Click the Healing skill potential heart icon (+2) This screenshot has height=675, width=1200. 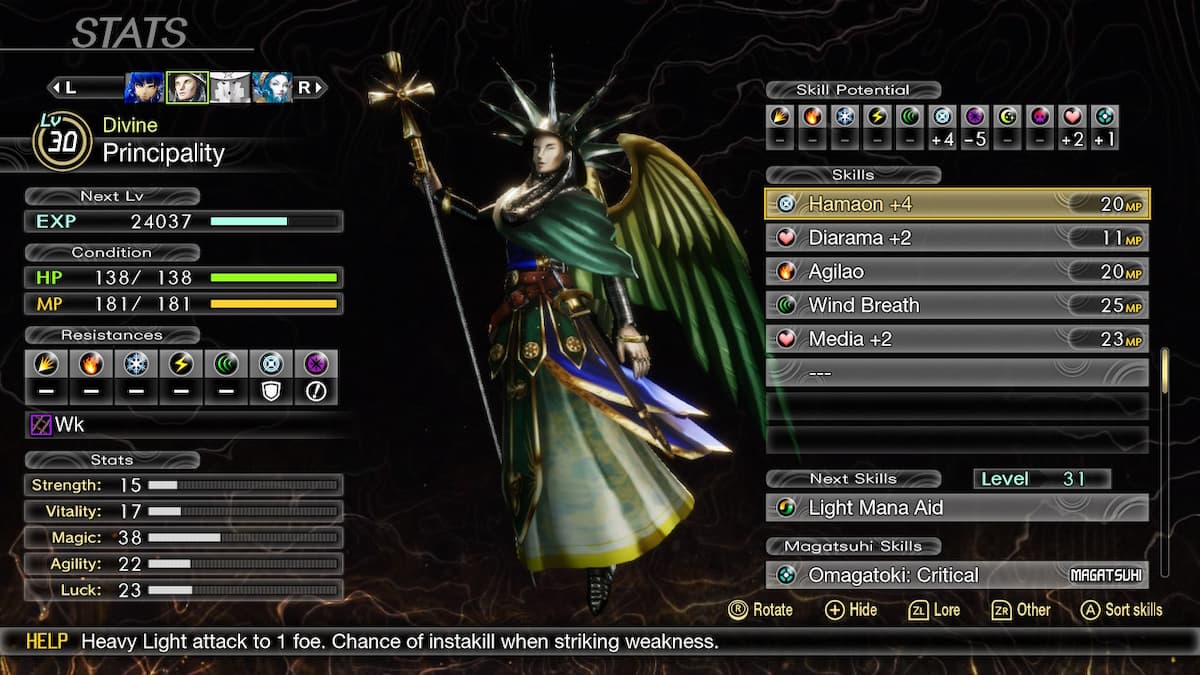1071,117
